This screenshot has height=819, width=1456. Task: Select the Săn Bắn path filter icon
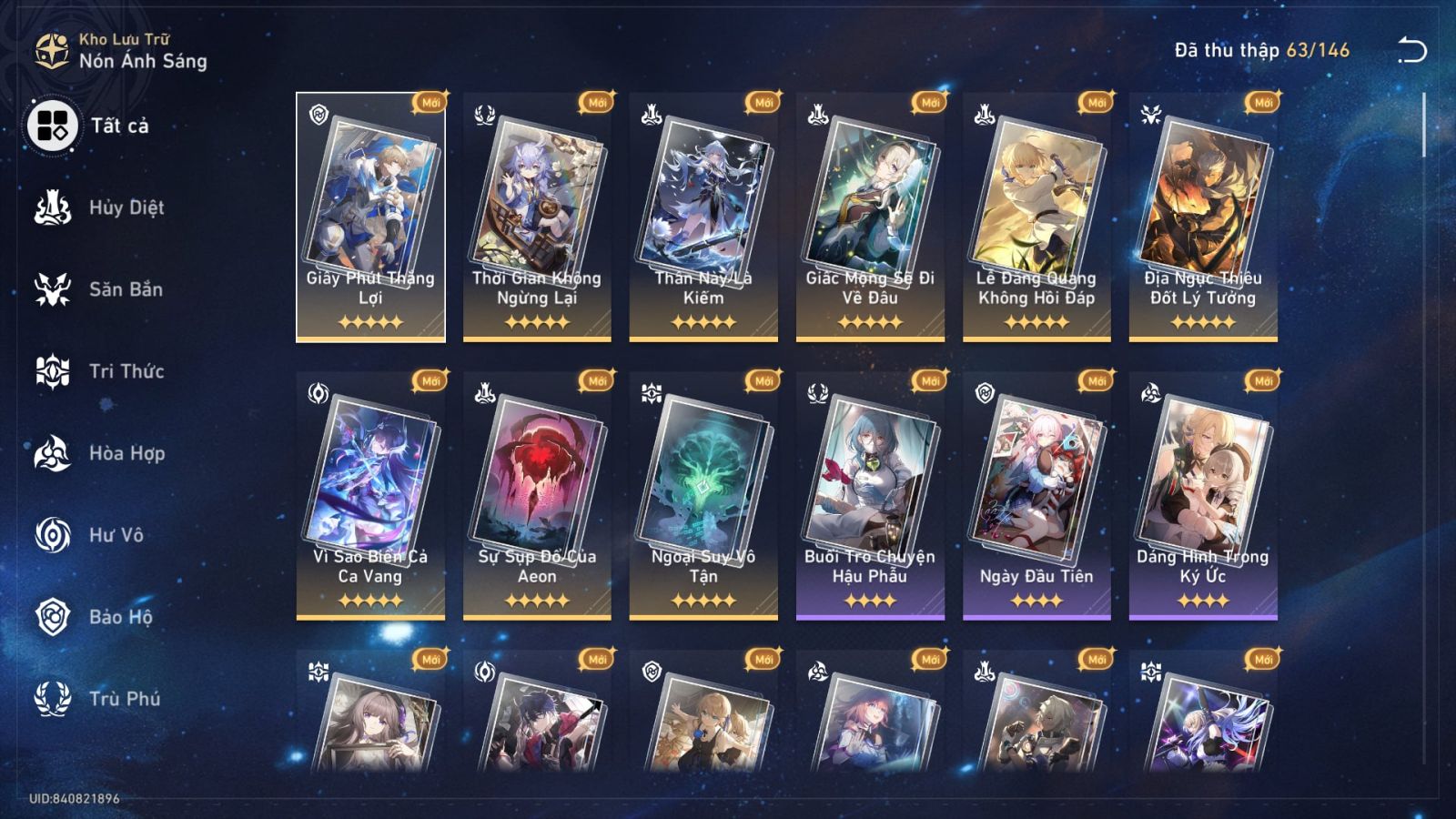53,289
